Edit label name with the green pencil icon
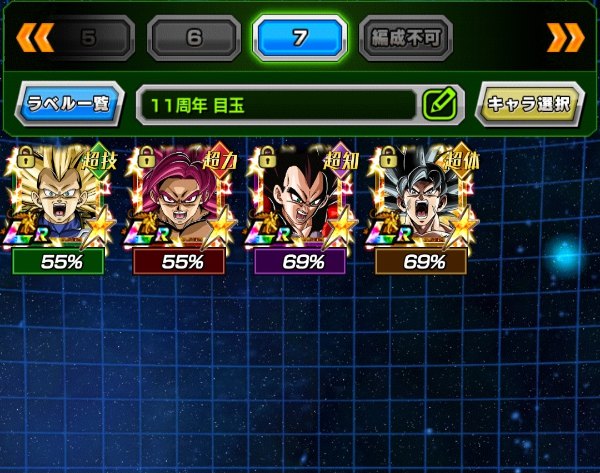This screenshot has height=473, width=600. point(440,103)
